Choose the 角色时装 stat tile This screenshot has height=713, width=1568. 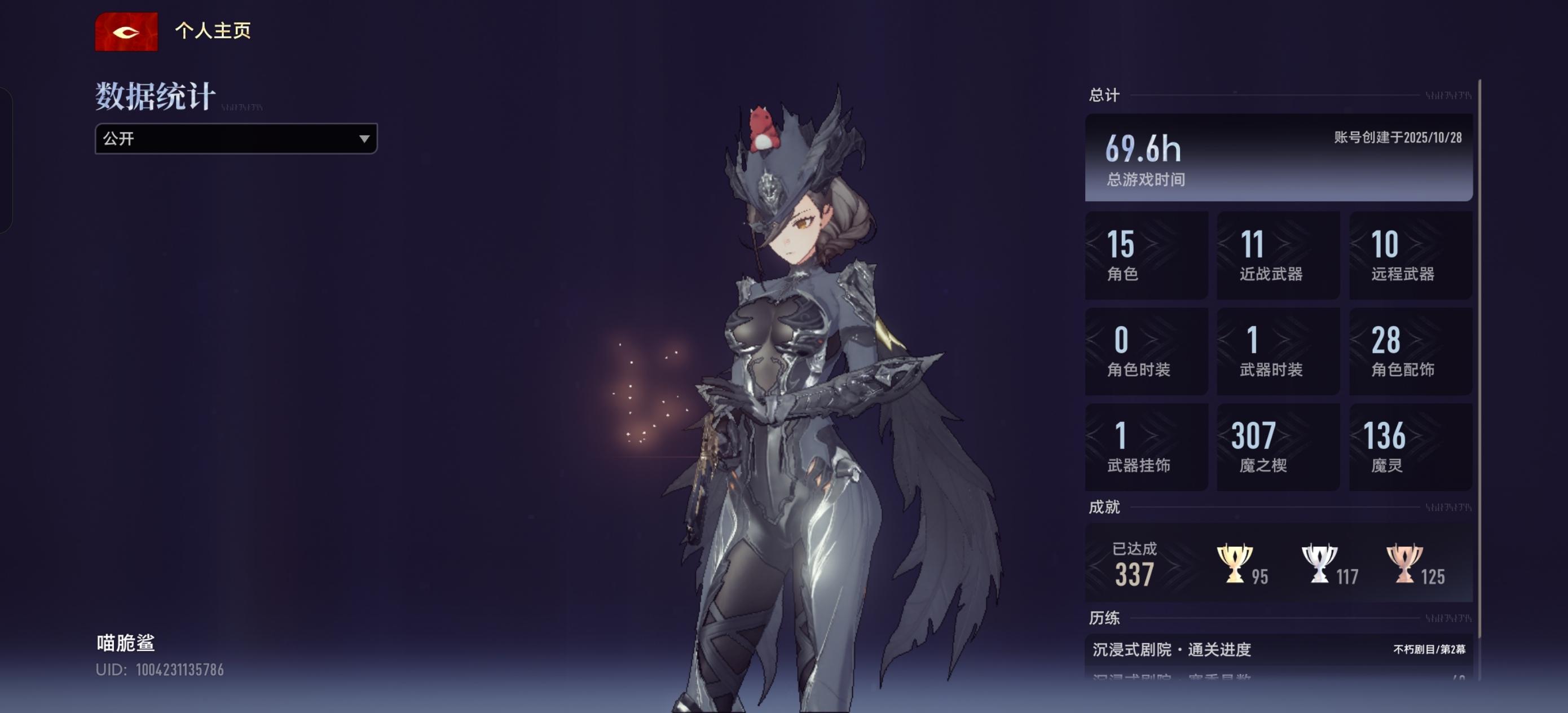pyautogui.click(x=1146, y=351)
